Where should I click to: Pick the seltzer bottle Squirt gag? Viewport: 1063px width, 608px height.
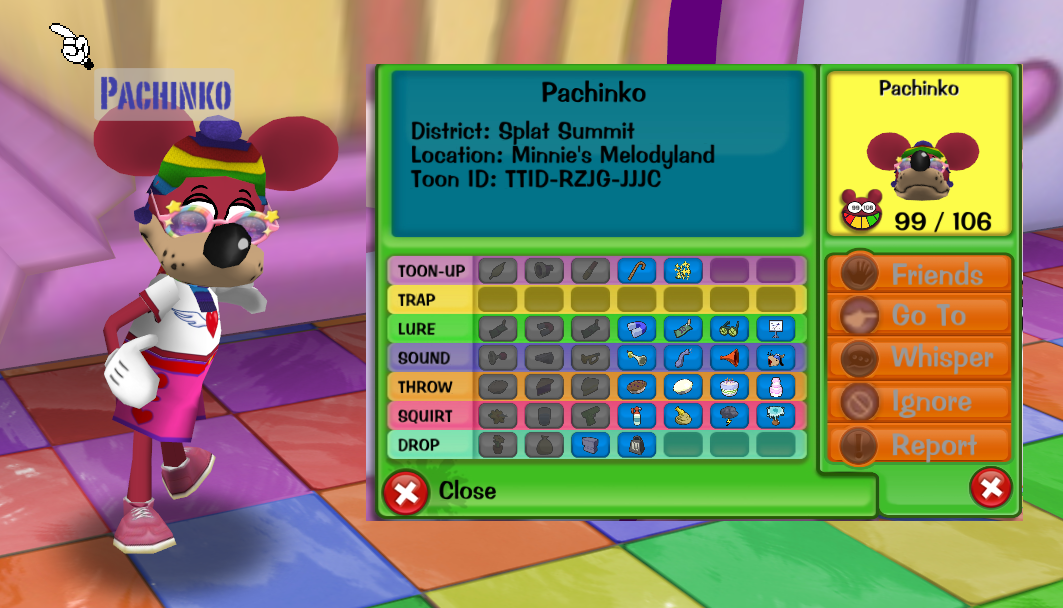pos(636,416)
